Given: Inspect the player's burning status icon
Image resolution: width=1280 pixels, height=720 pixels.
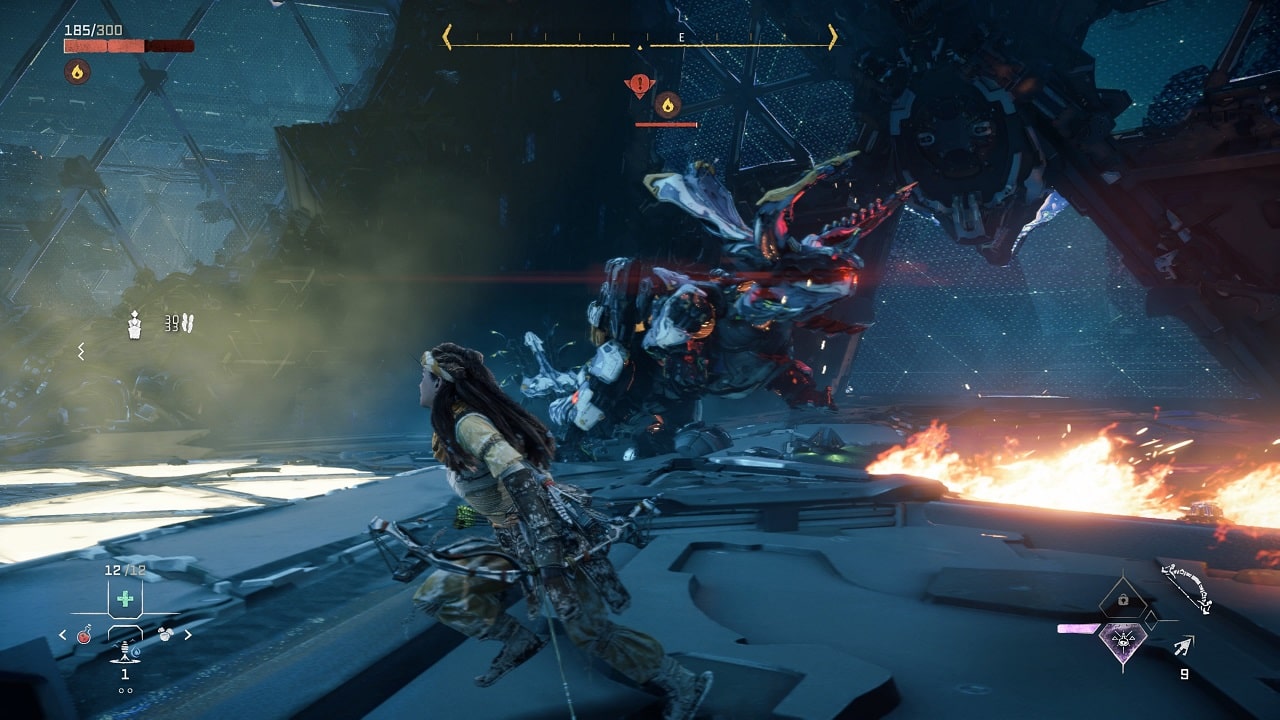Looking at the screenshot, I should click(x=77, y=71).
